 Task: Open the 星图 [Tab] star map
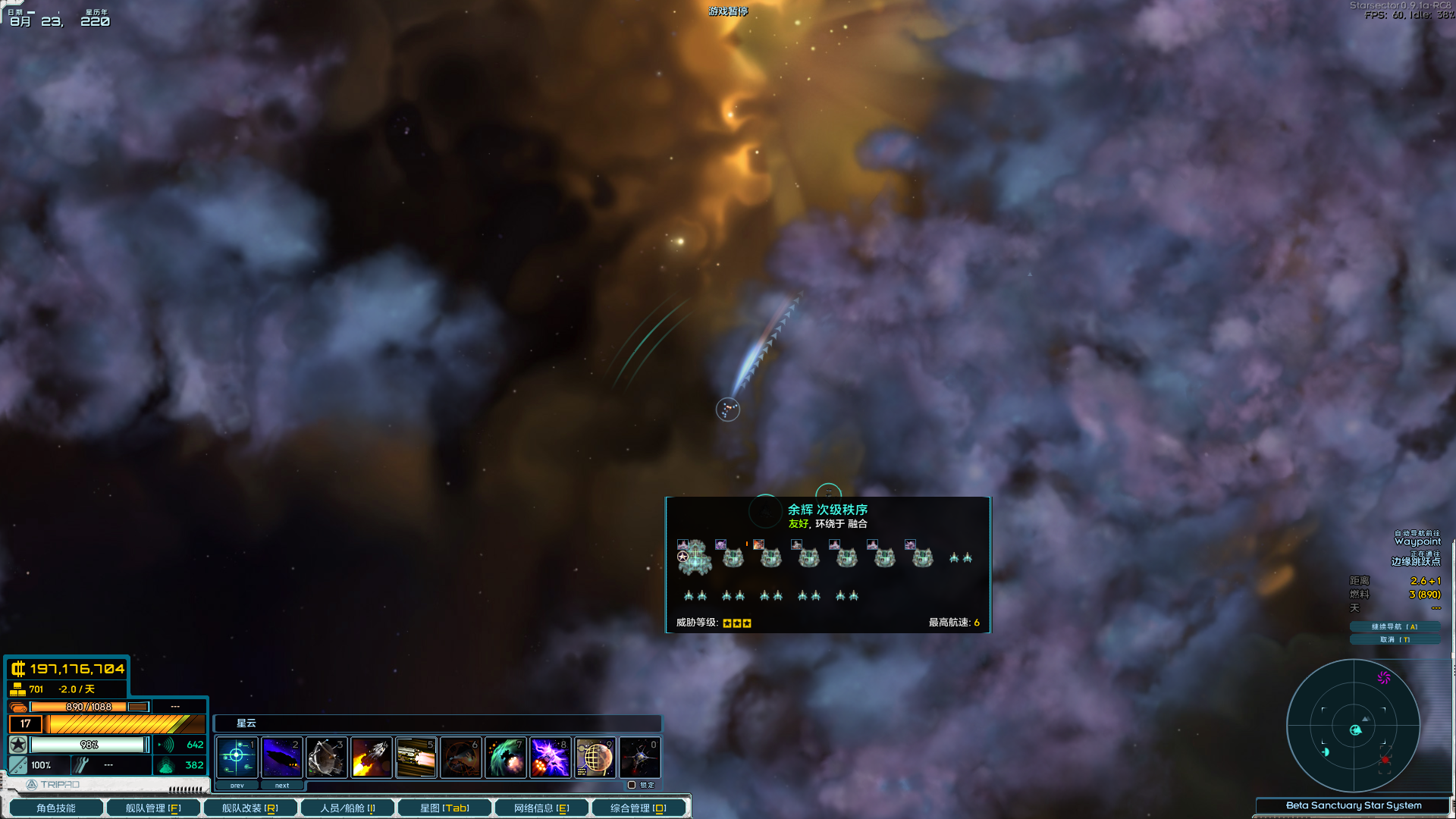click(x=444, y=807)
